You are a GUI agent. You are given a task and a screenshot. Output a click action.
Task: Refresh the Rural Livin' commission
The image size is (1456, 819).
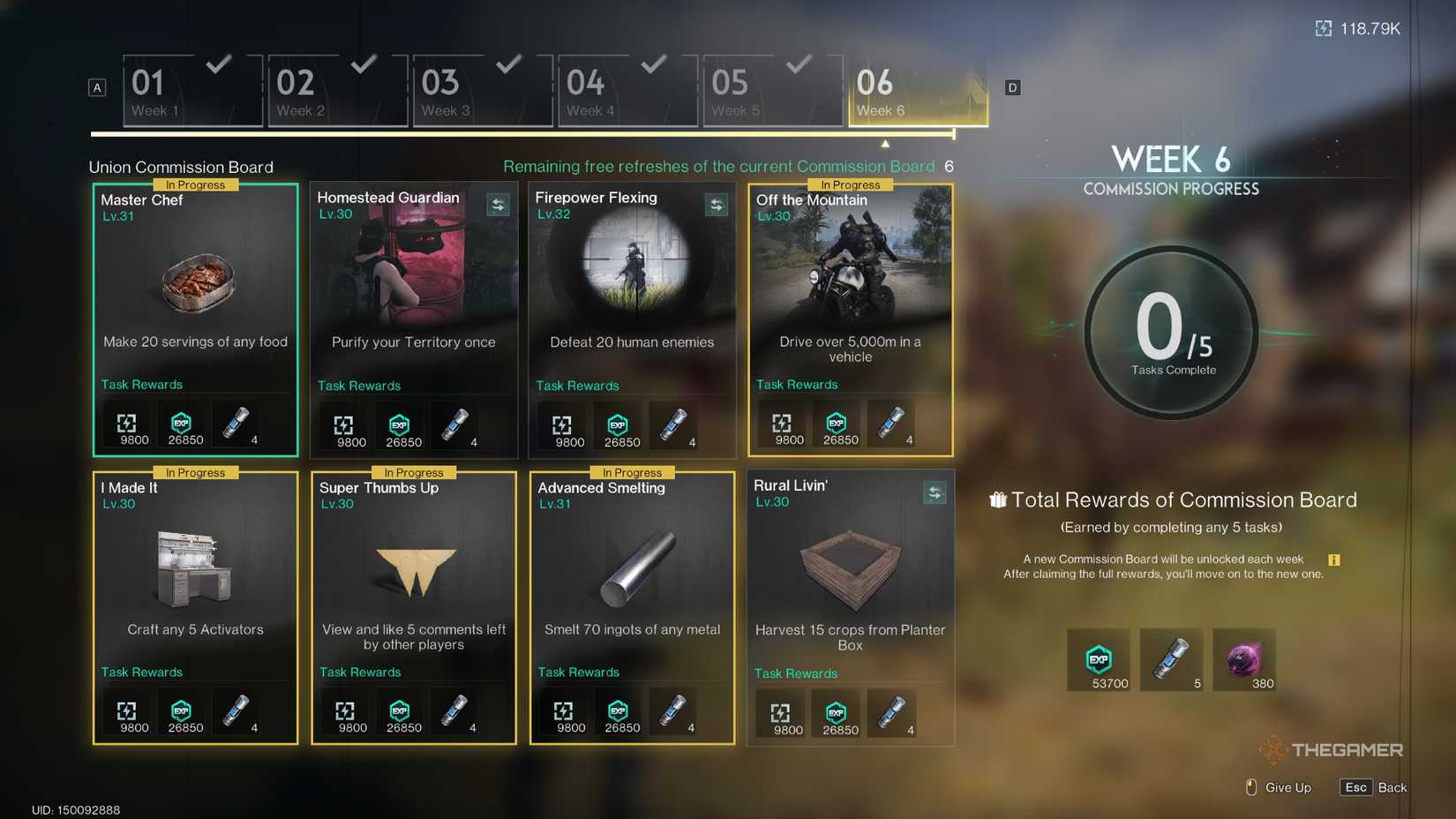pos(934,492)
